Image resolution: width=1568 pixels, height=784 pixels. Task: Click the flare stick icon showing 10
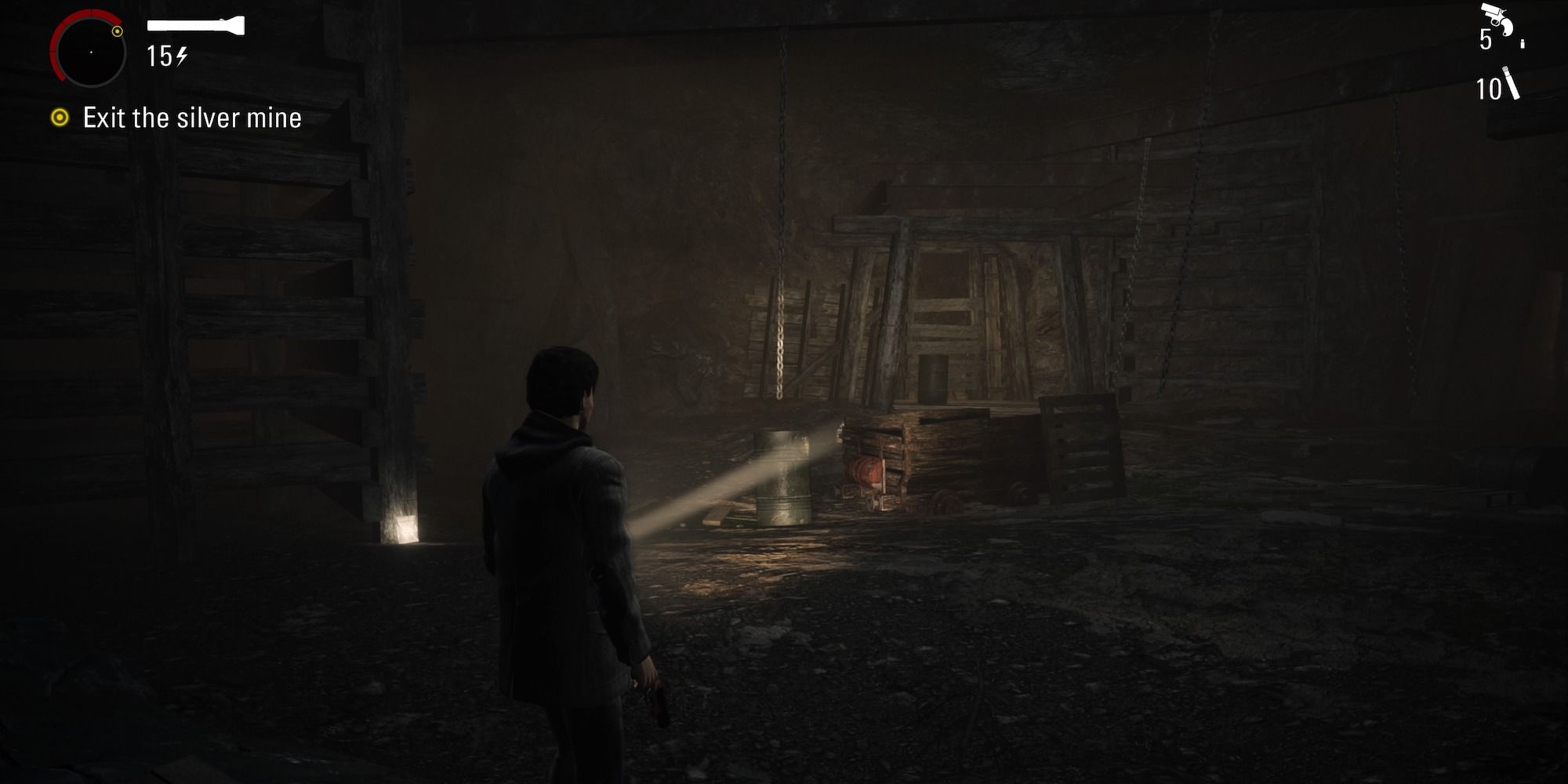click(x=1512, y=82)
